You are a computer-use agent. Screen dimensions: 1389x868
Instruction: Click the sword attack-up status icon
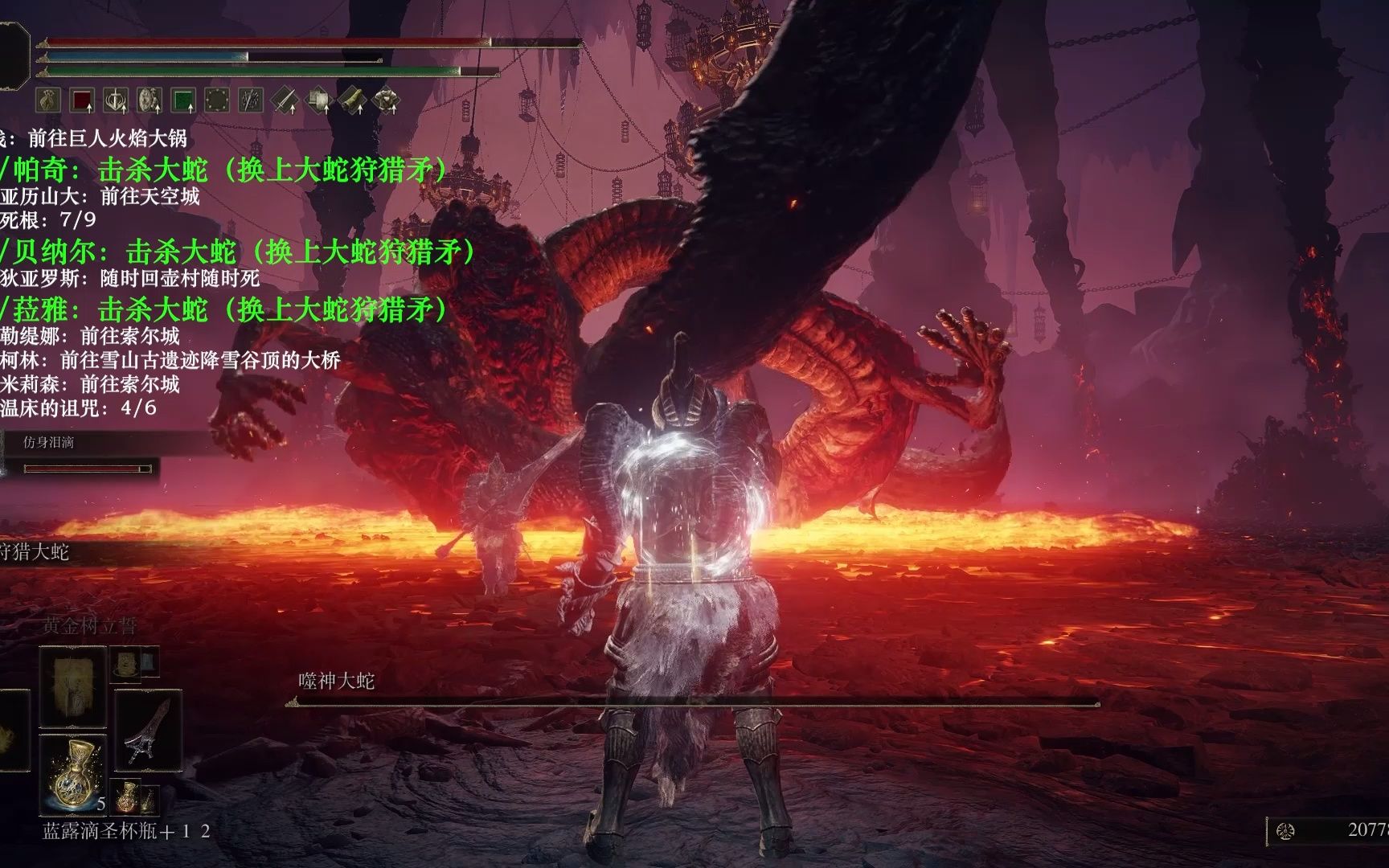285,100
